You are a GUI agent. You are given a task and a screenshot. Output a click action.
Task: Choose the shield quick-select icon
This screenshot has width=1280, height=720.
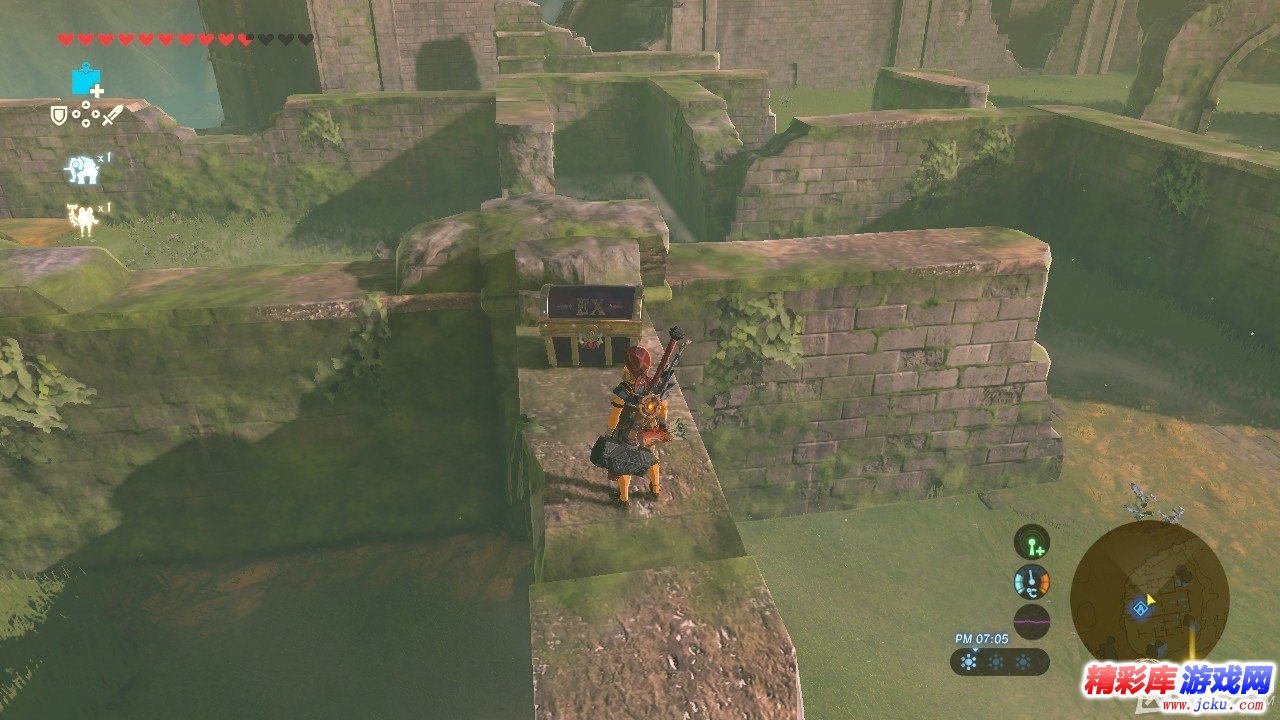[59, 116]
